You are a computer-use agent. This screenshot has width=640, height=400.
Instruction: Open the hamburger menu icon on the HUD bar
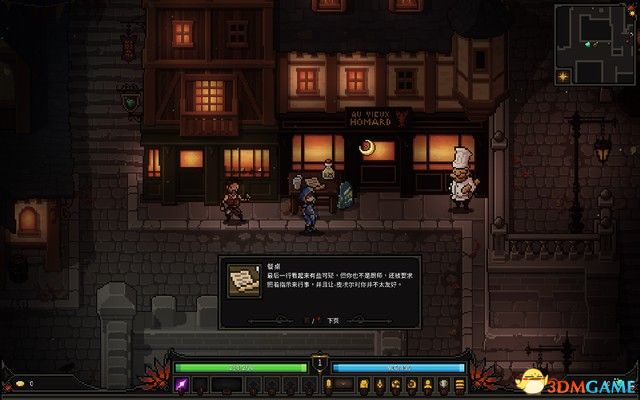click(460, 385)
